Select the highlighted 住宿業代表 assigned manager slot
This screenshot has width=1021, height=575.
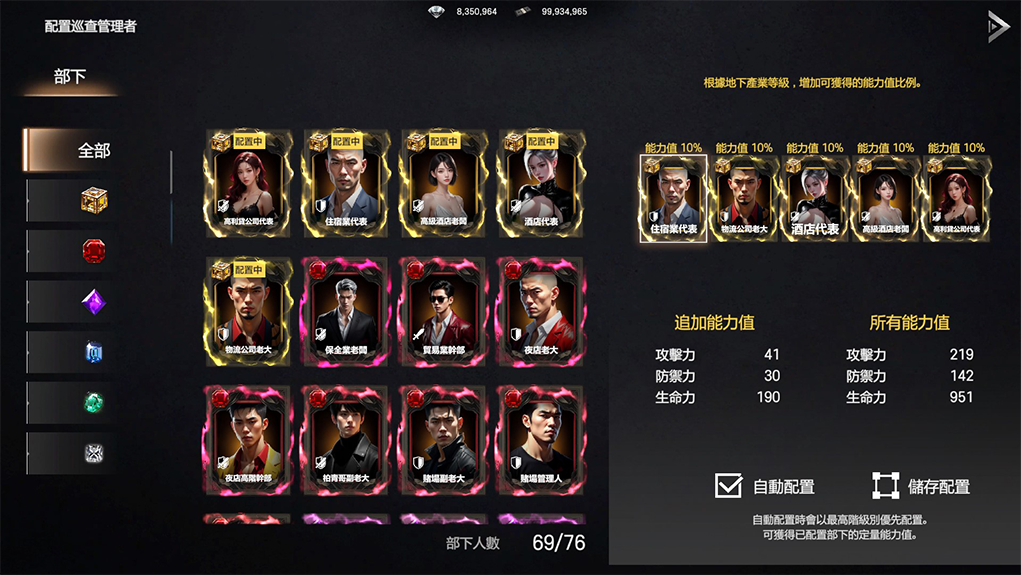click(673, 198)
